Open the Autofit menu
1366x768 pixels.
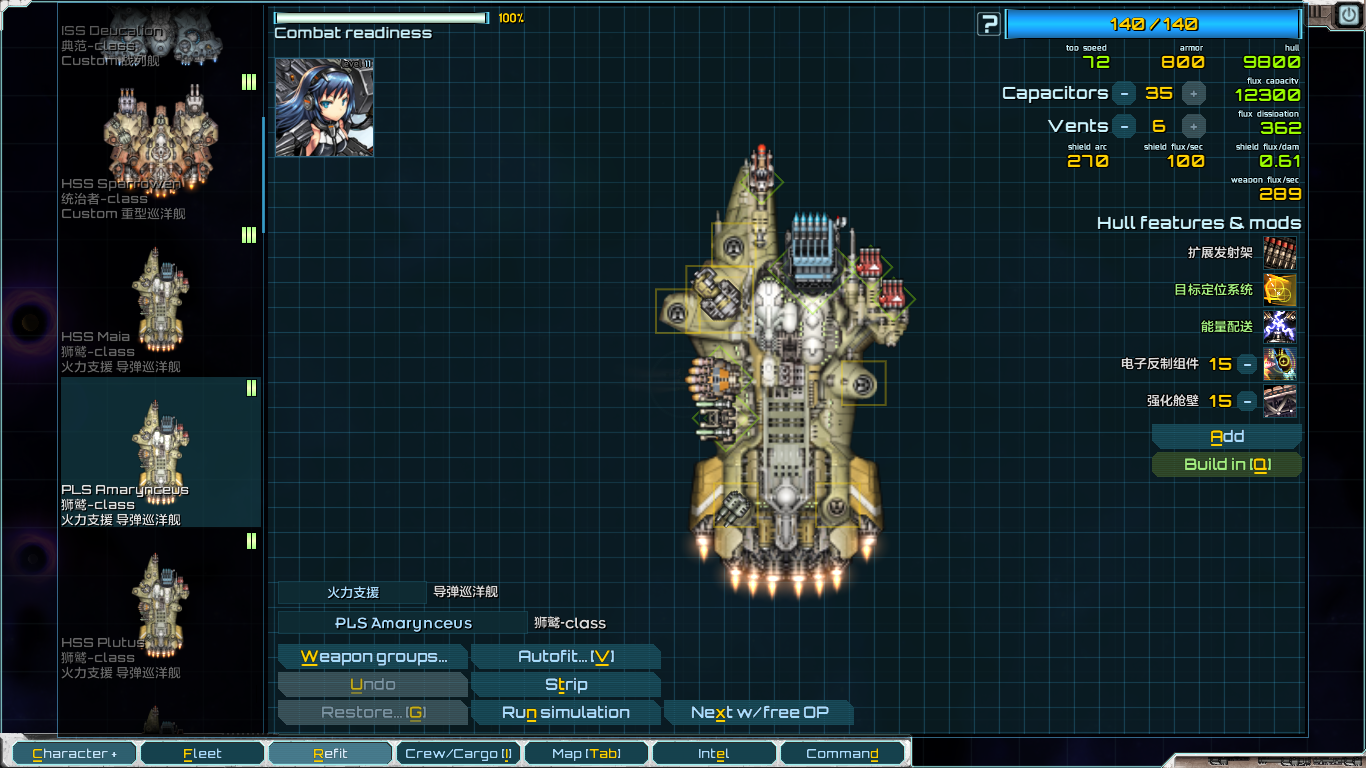(566, 656)
